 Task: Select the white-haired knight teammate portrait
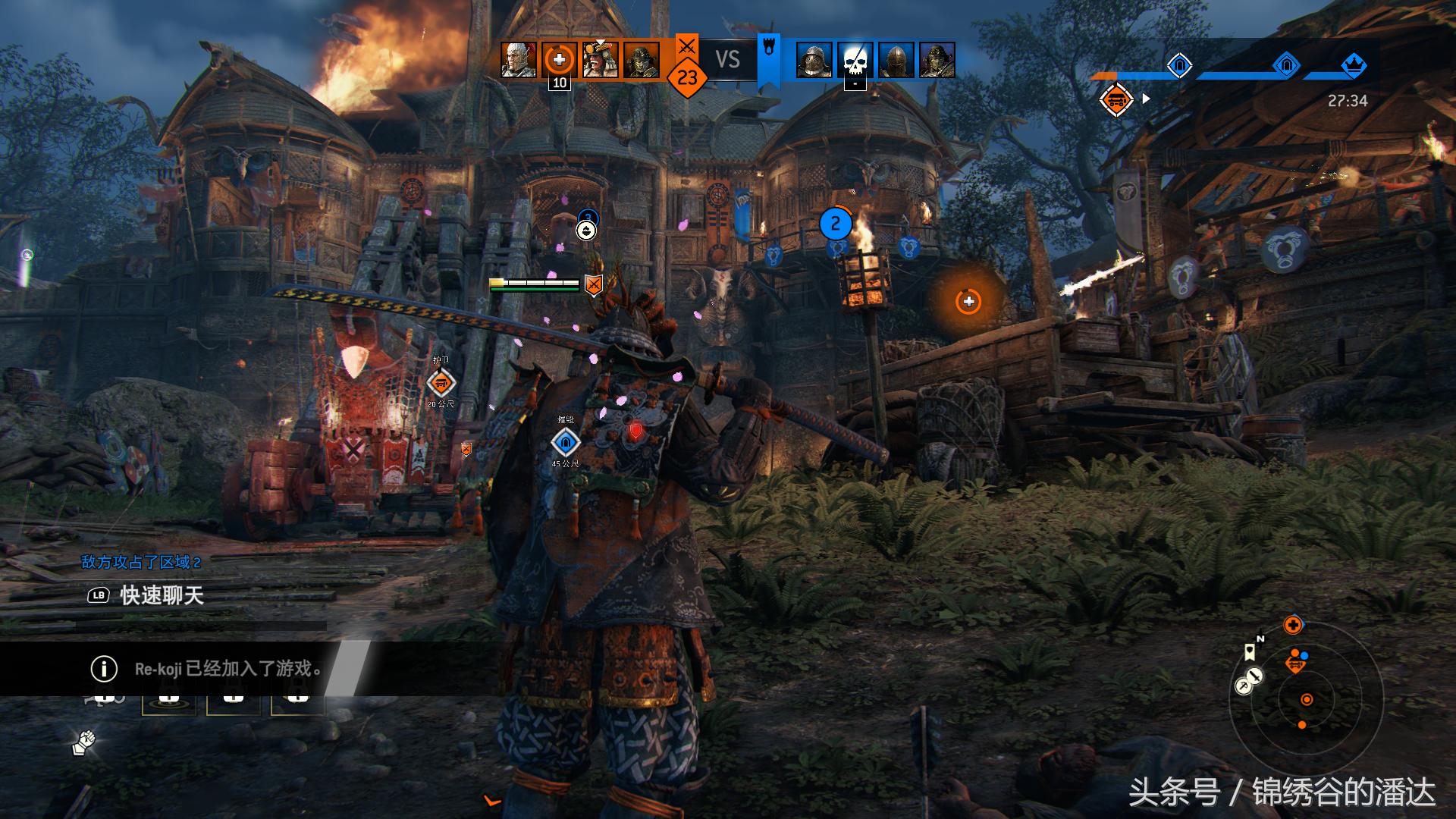coord(519,60)
